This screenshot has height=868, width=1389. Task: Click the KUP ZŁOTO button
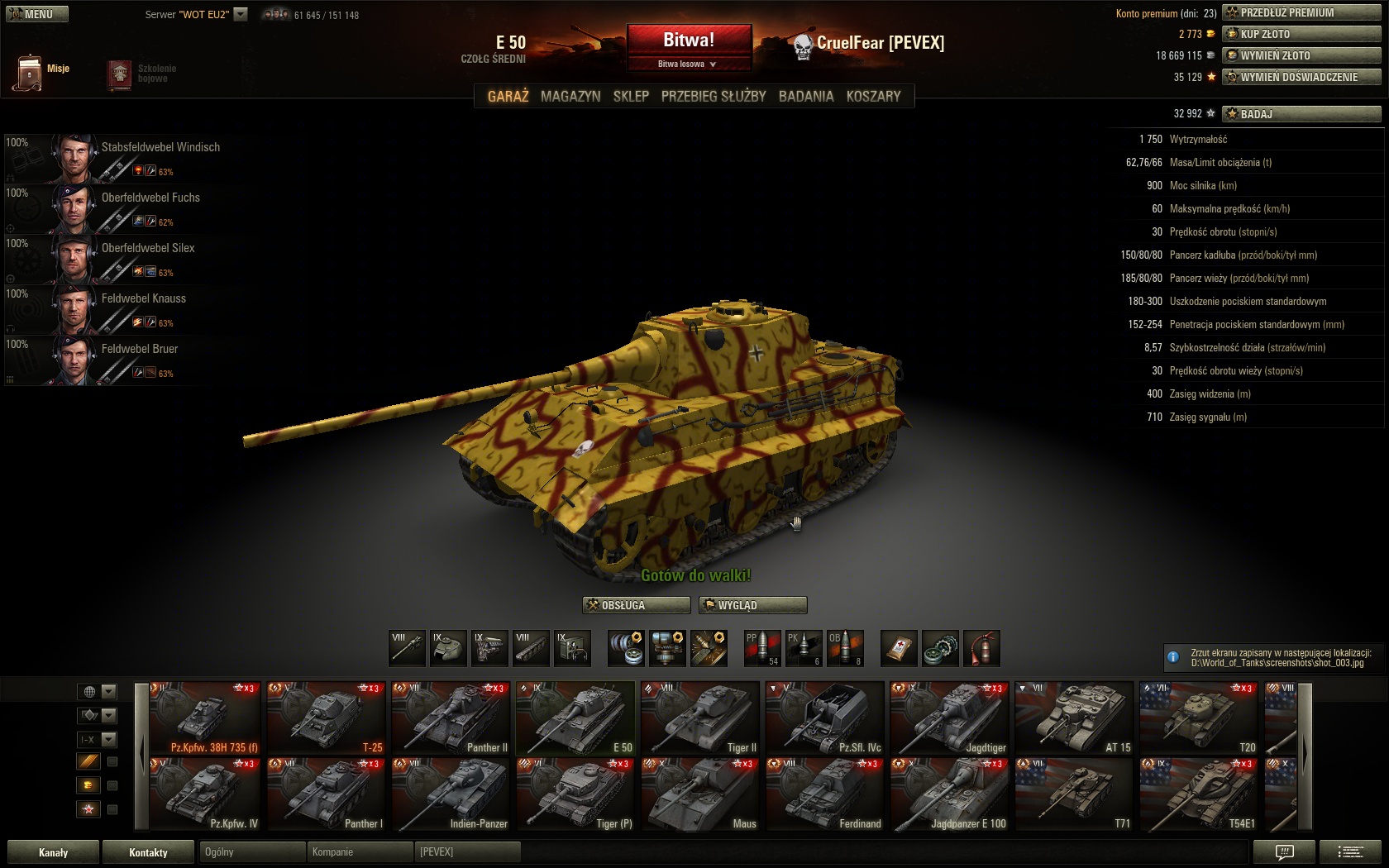tap(1301, 34)
